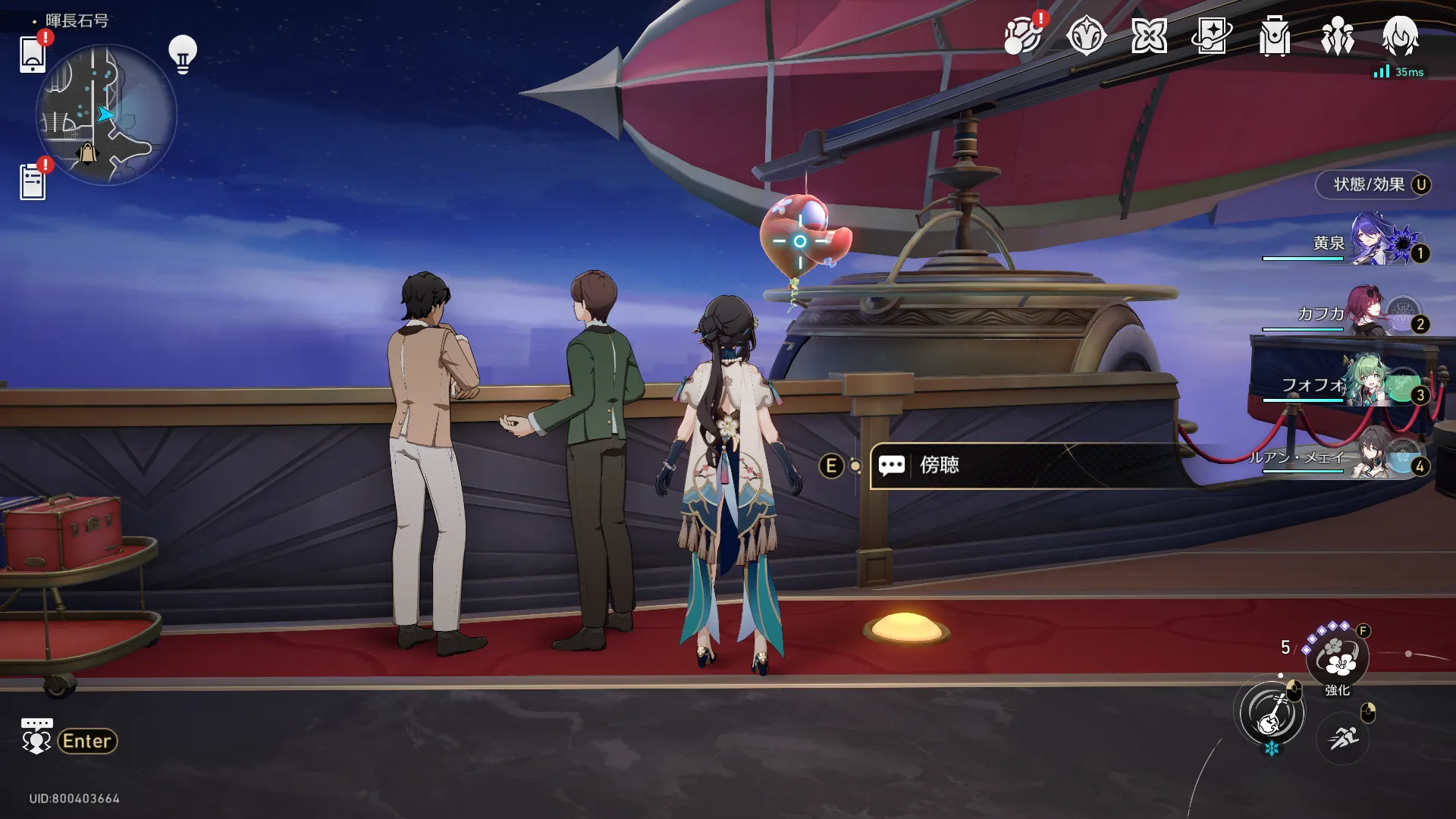The image size is (1456, 819).
Task: Switch to party member ルアン・メェイ
Action: (x=1365, y=457)
